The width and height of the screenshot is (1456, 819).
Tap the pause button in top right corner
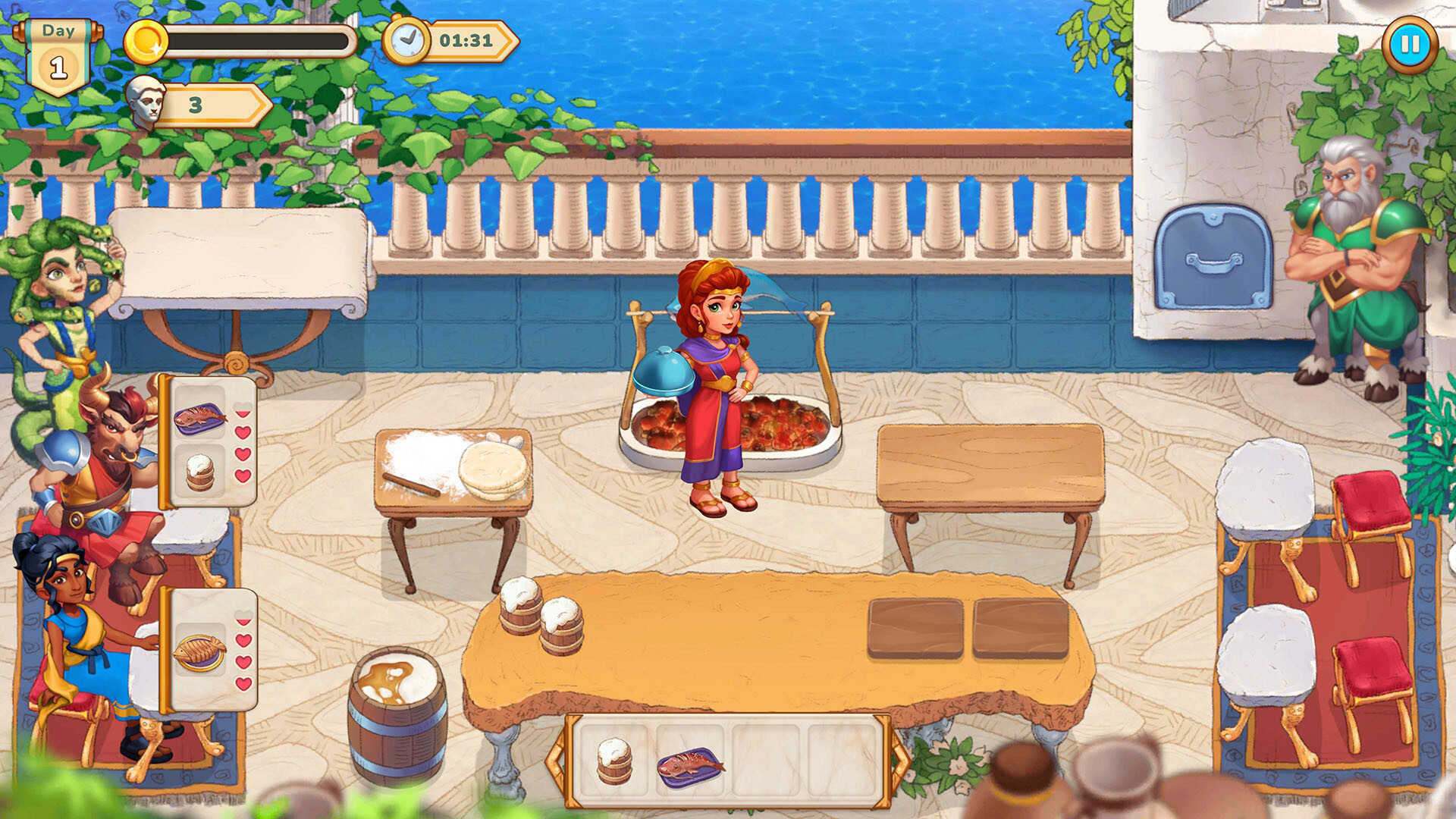(x=1410, y=45)
